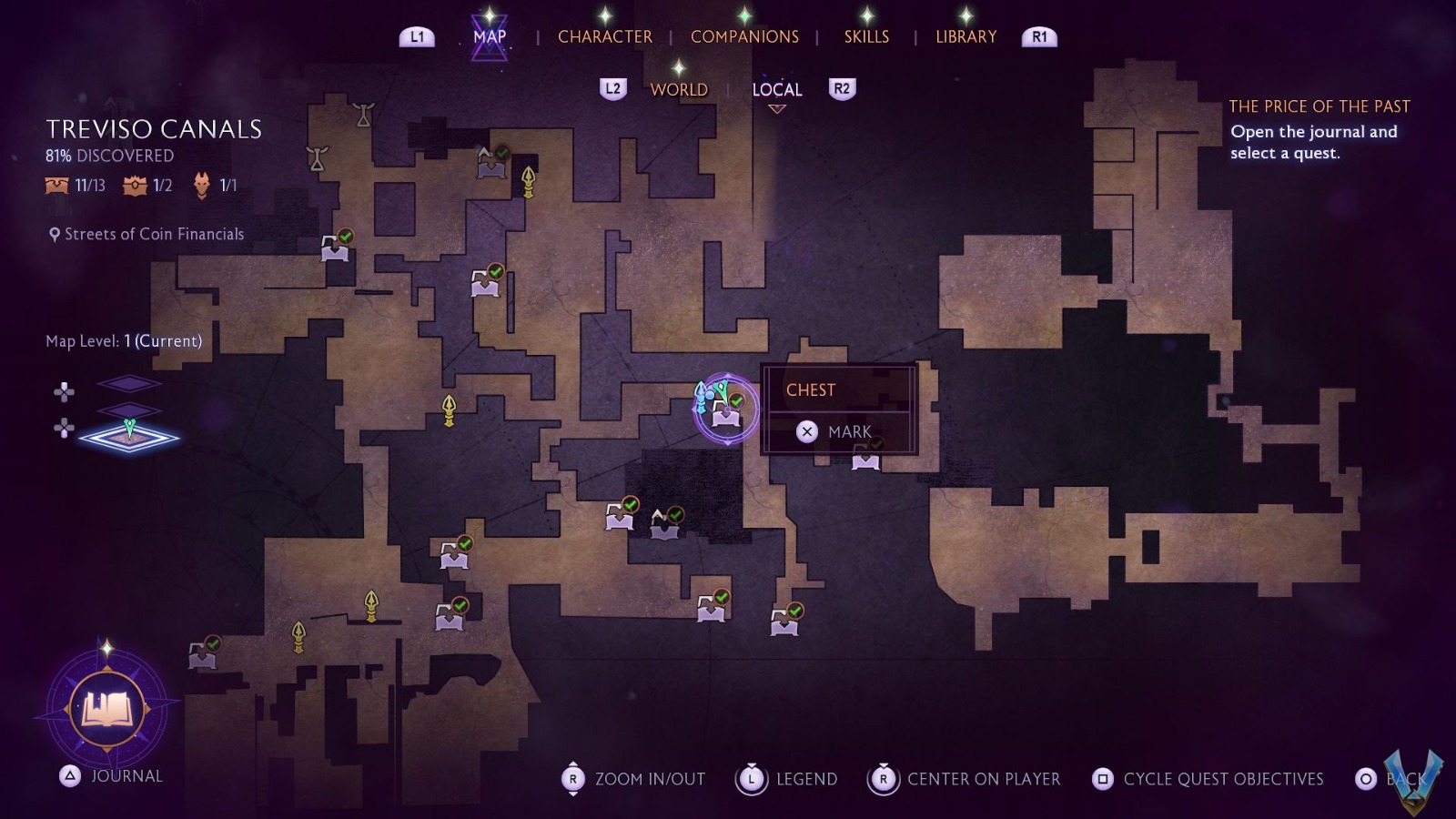Open the Journal book icon

(x=107, y=708)
